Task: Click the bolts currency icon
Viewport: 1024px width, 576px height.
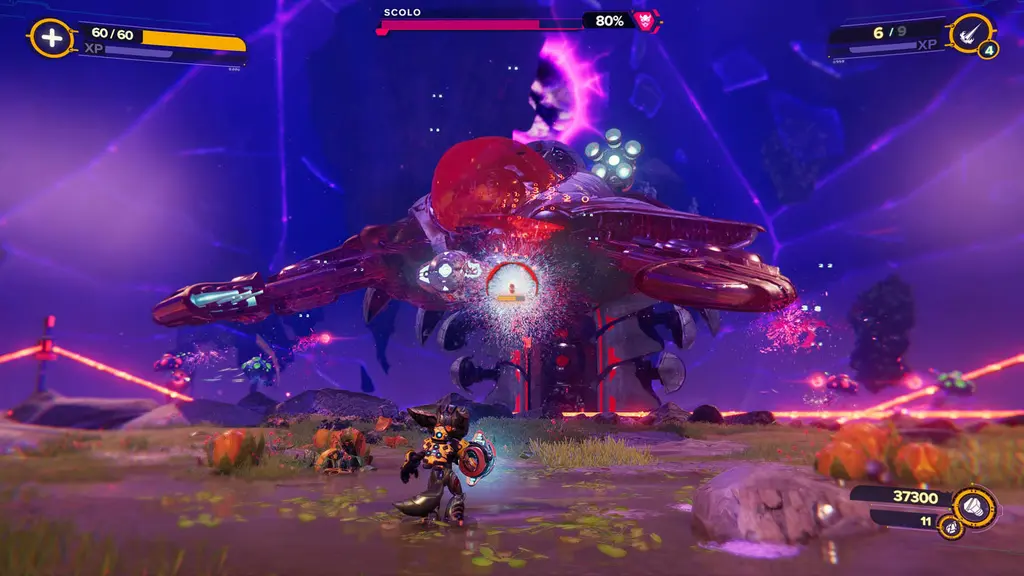Action: [x=975, y=506]
